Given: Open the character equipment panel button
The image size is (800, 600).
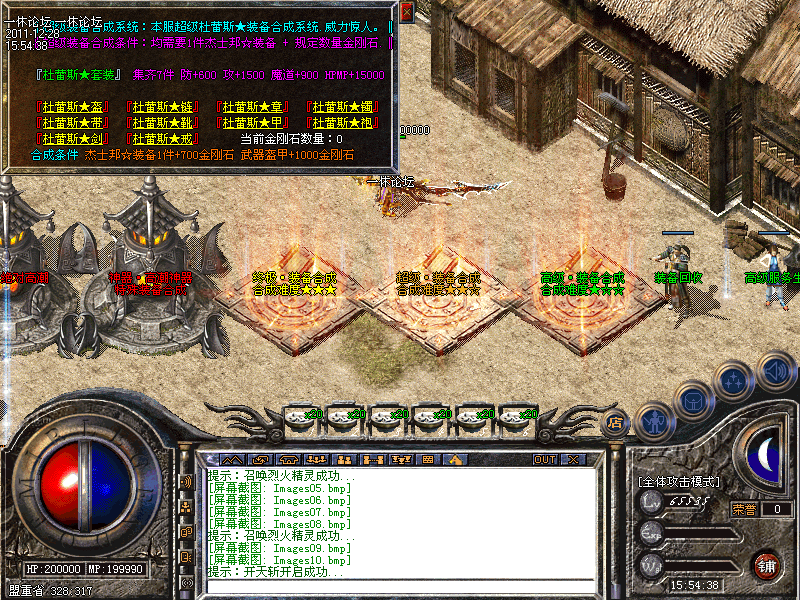Looking at the screenshot, I should coord(654,422).
